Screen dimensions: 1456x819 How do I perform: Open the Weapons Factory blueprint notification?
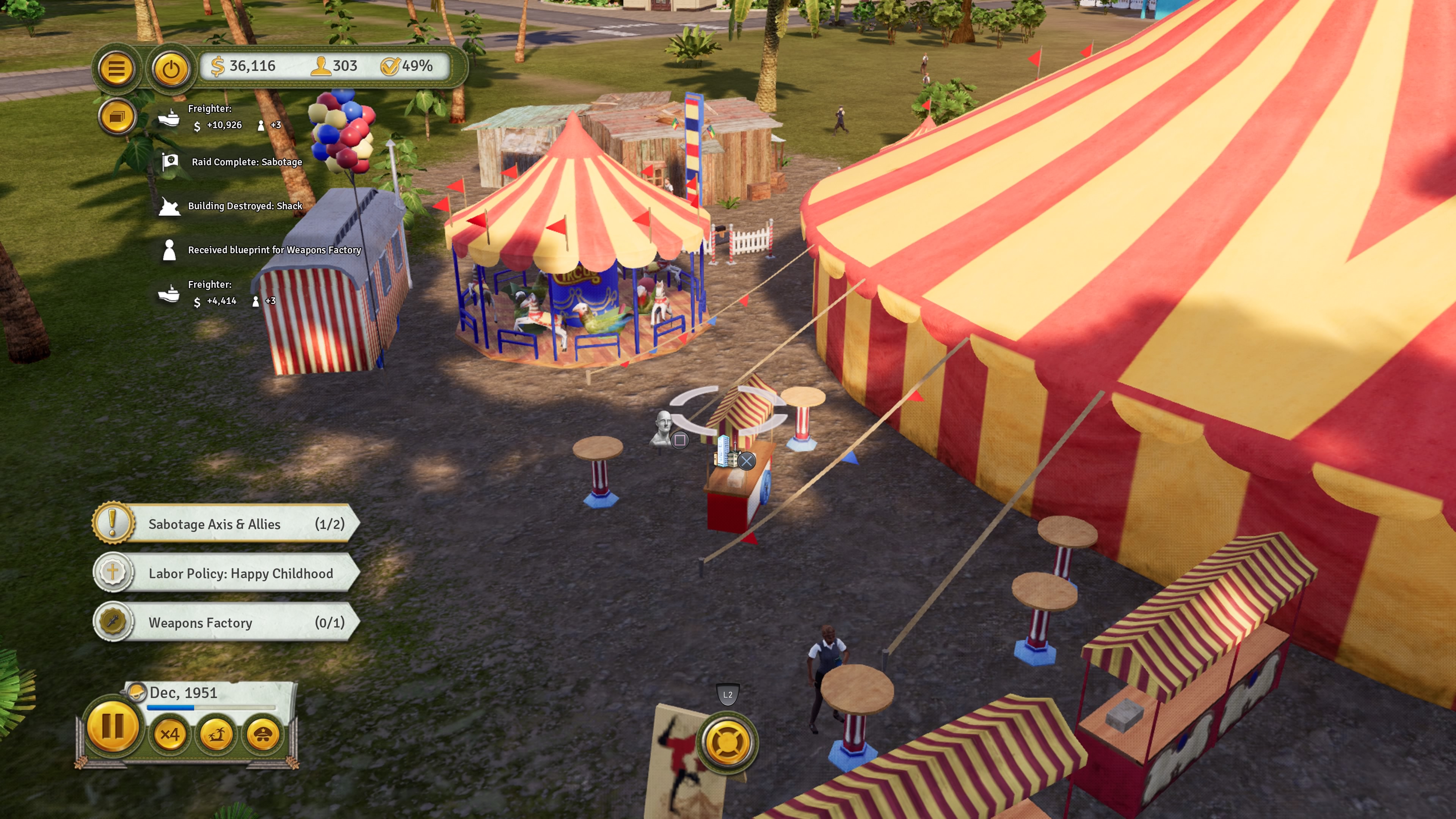pyautogui.click(x=273, y=250)
